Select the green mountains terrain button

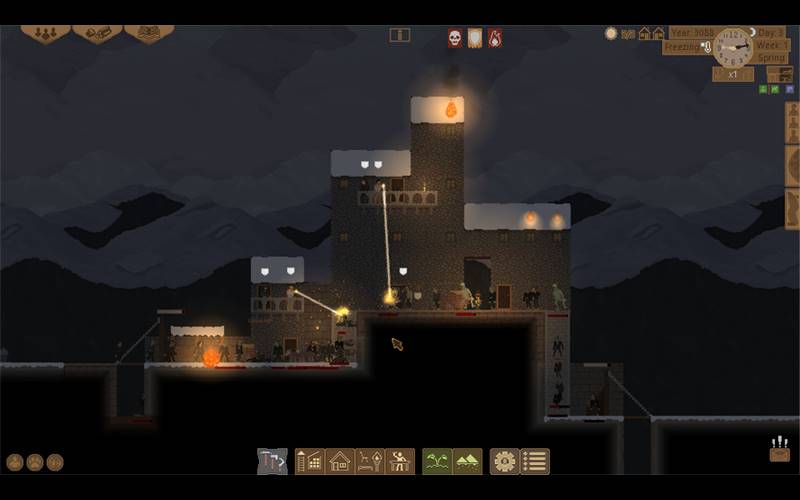(467, 461)
